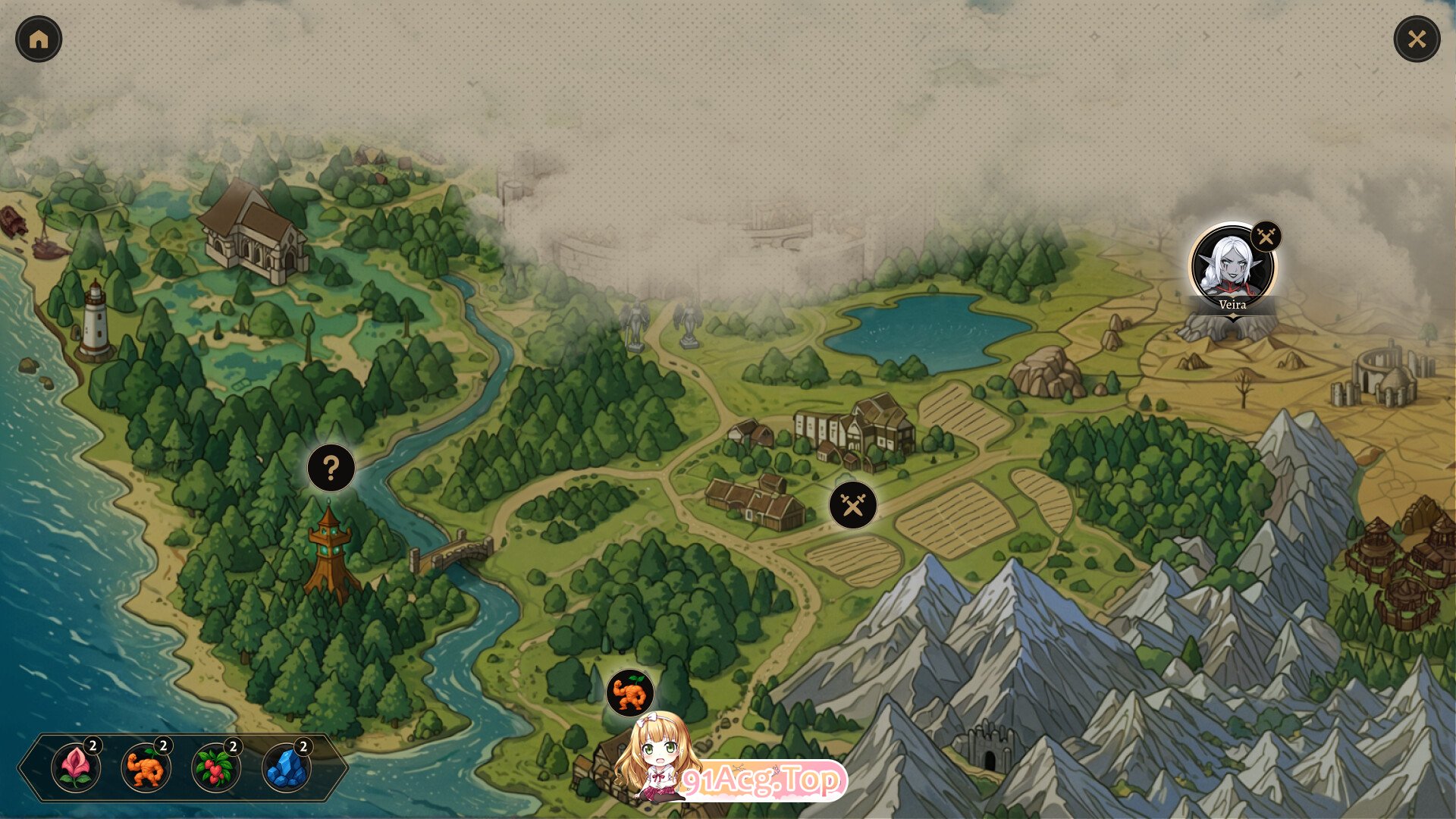Close the world map
The image size is (1456, 819).
(x=1417, y=39)
